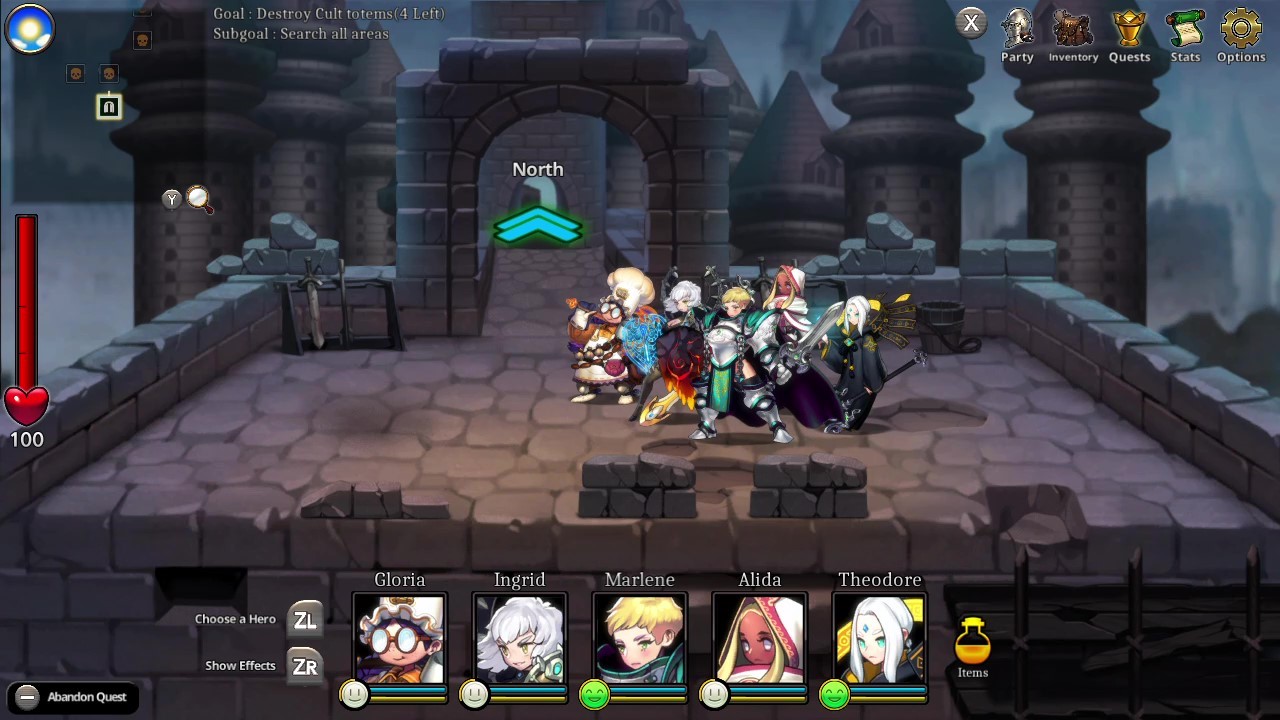This screenshot has width=1280, height=720.
Task: Select Alida's hero portrait
Action: pyautogui.click(x=759, y=638)
